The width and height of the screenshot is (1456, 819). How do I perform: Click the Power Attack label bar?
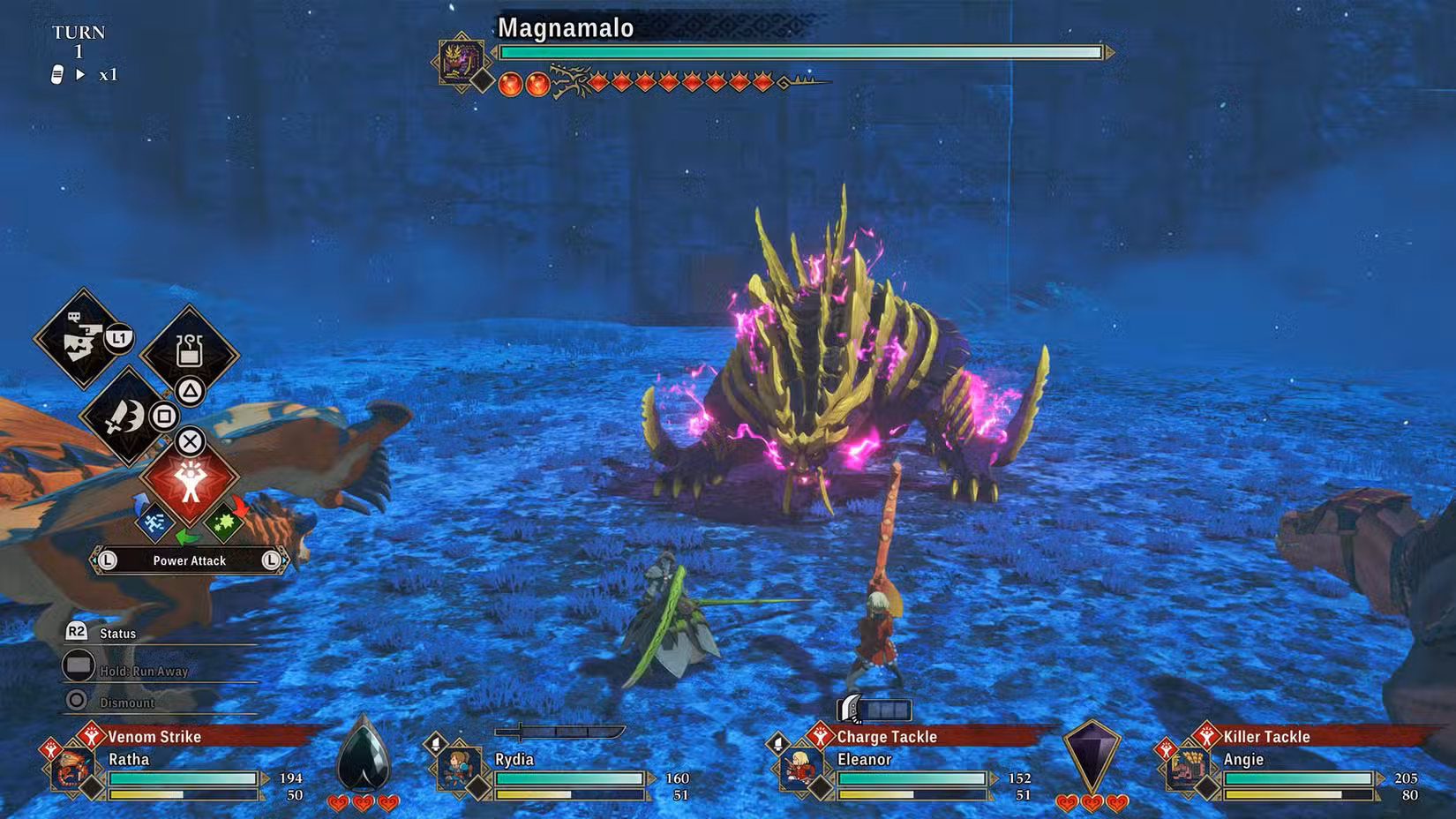pyautogui.click(x=190, y=560)
